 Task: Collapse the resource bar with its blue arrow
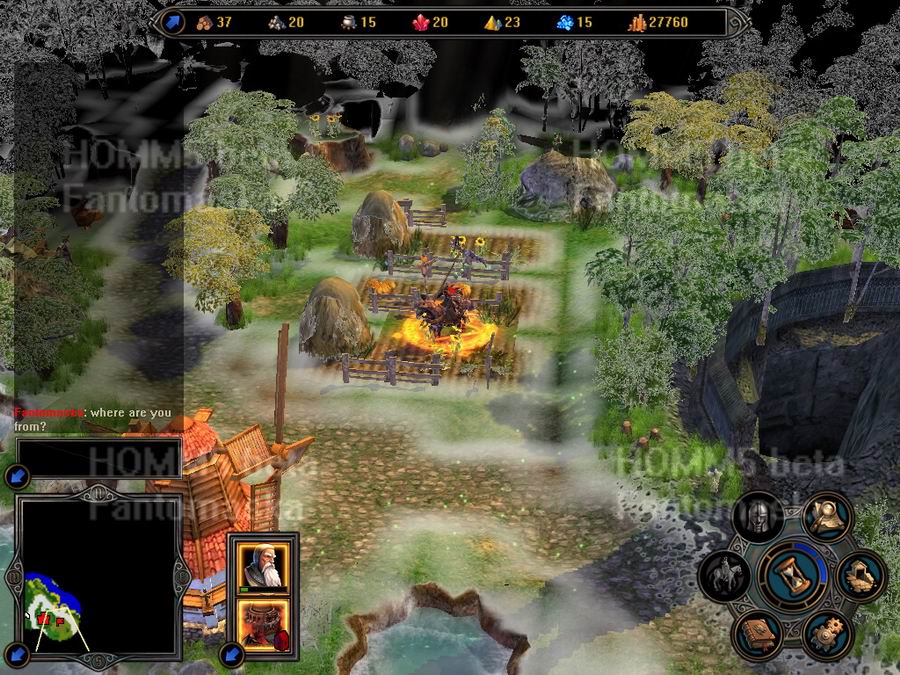[x=173, y=22]
